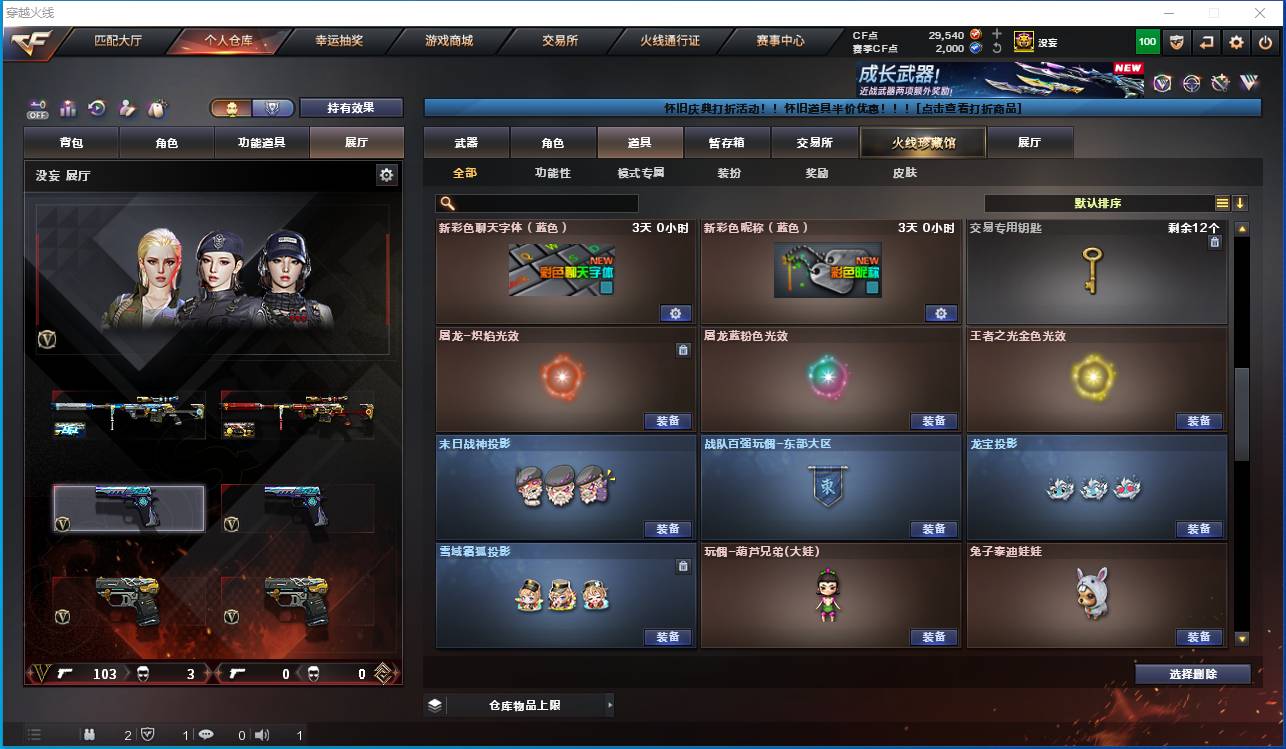Open the showroom settings gear beside 没妄展厅
Viewport: 1286px width, 749px height.
click(386, 173)
